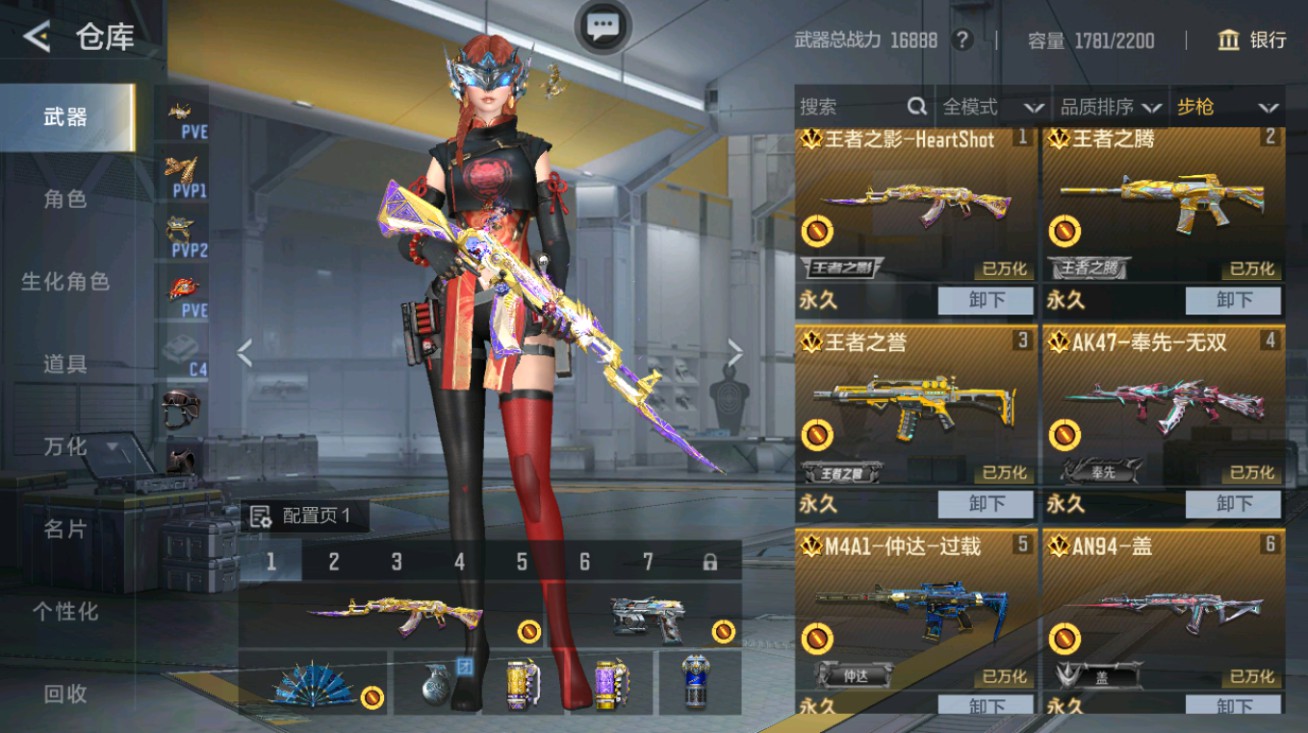
Task: Unequip 王者之影-HeartShot using its 卸下 button
Action: pyautogui.click(x=986, y=301)
